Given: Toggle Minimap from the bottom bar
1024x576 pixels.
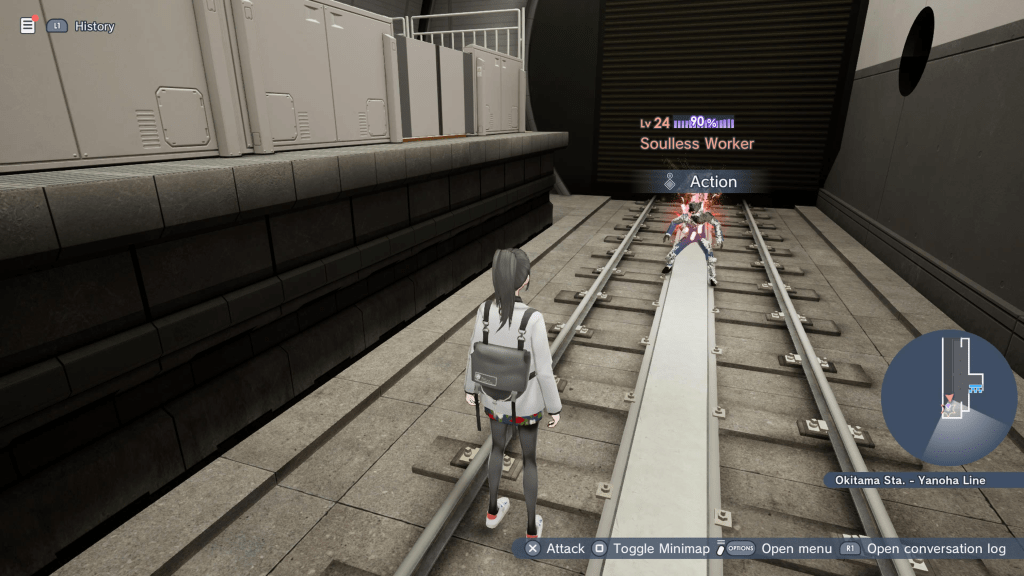Looking at the screenshot, I should (x=652, y=548).
